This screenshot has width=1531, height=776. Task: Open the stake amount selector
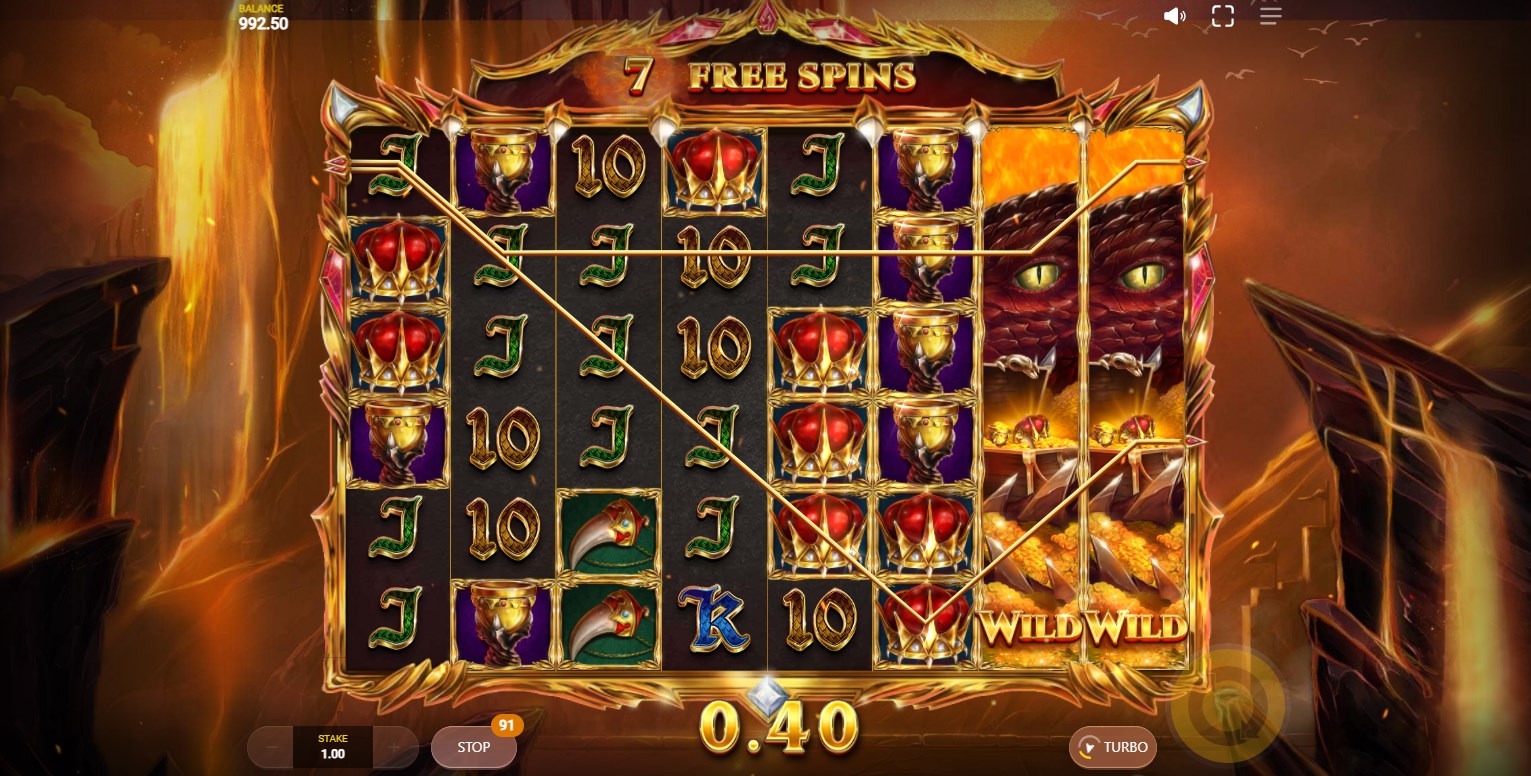332,747
